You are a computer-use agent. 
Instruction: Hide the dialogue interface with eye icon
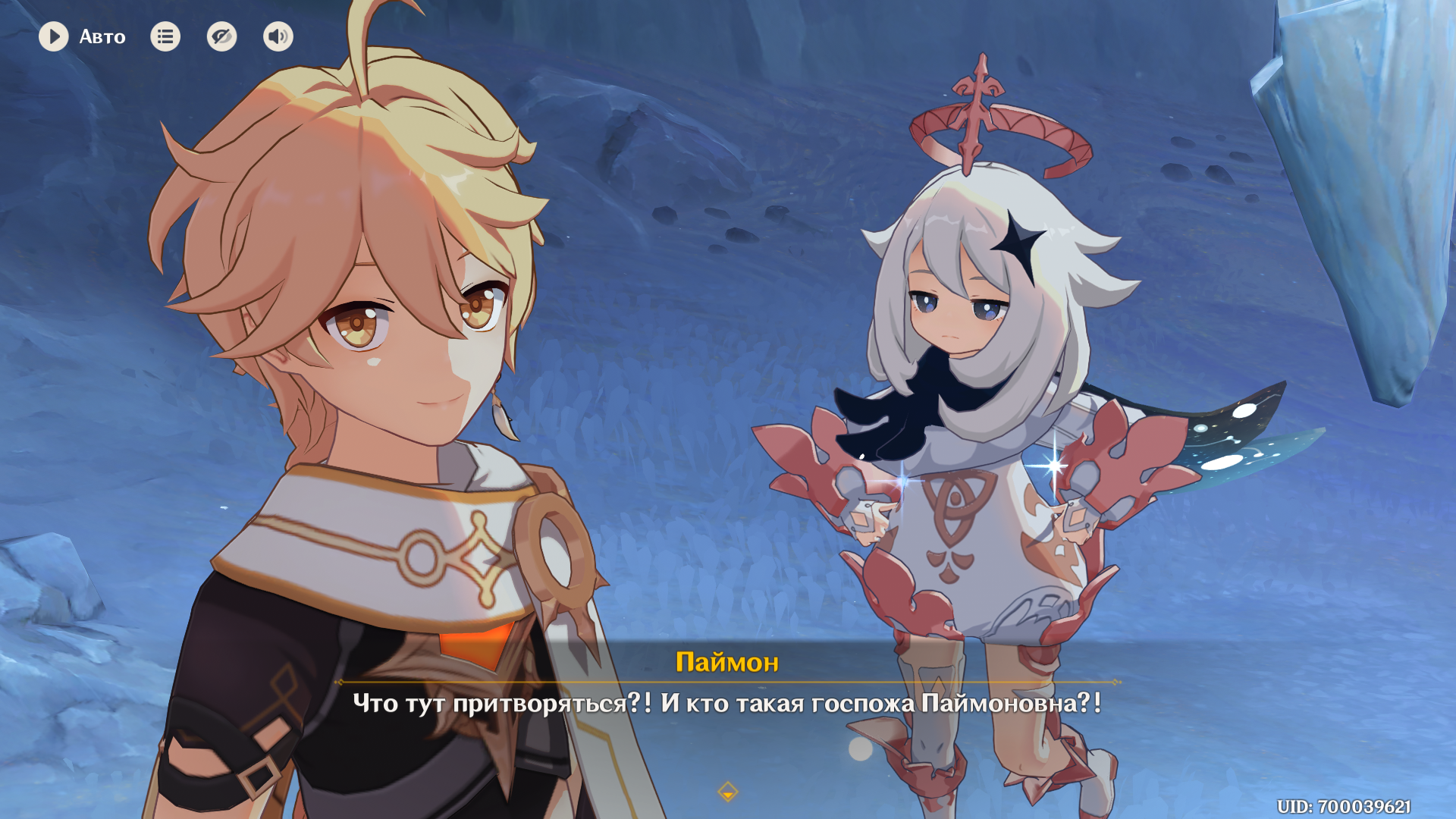pos(221,36)
